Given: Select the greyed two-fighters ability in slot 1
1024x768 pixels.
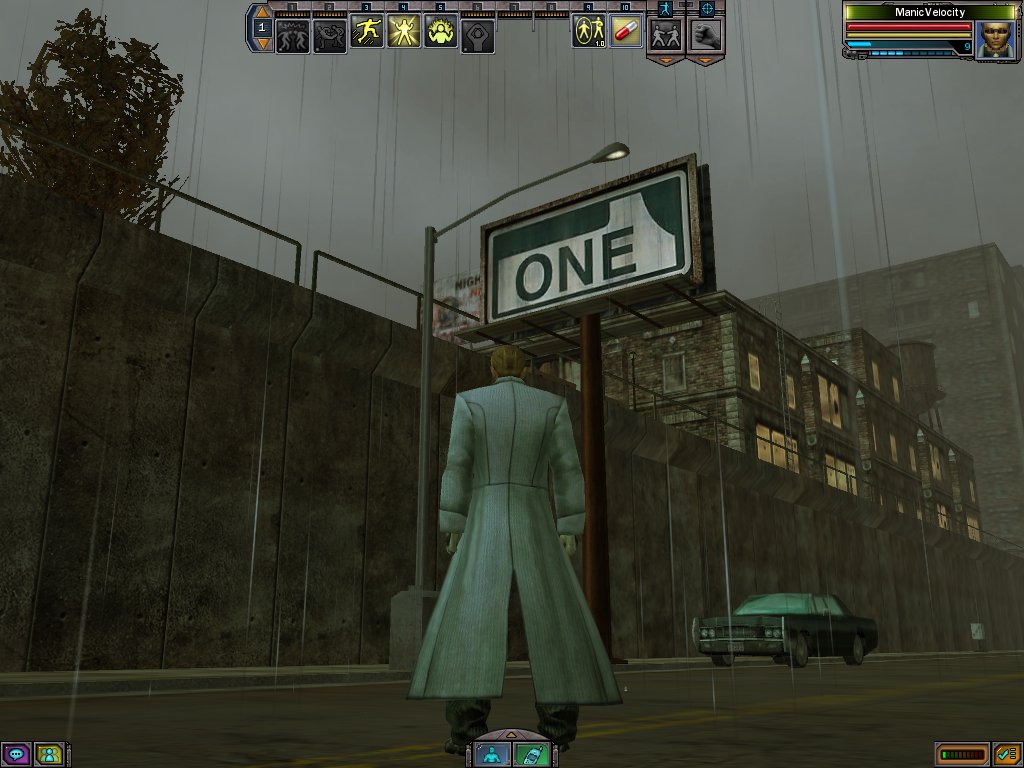Looking at the screenshot, I should (292, 35).
